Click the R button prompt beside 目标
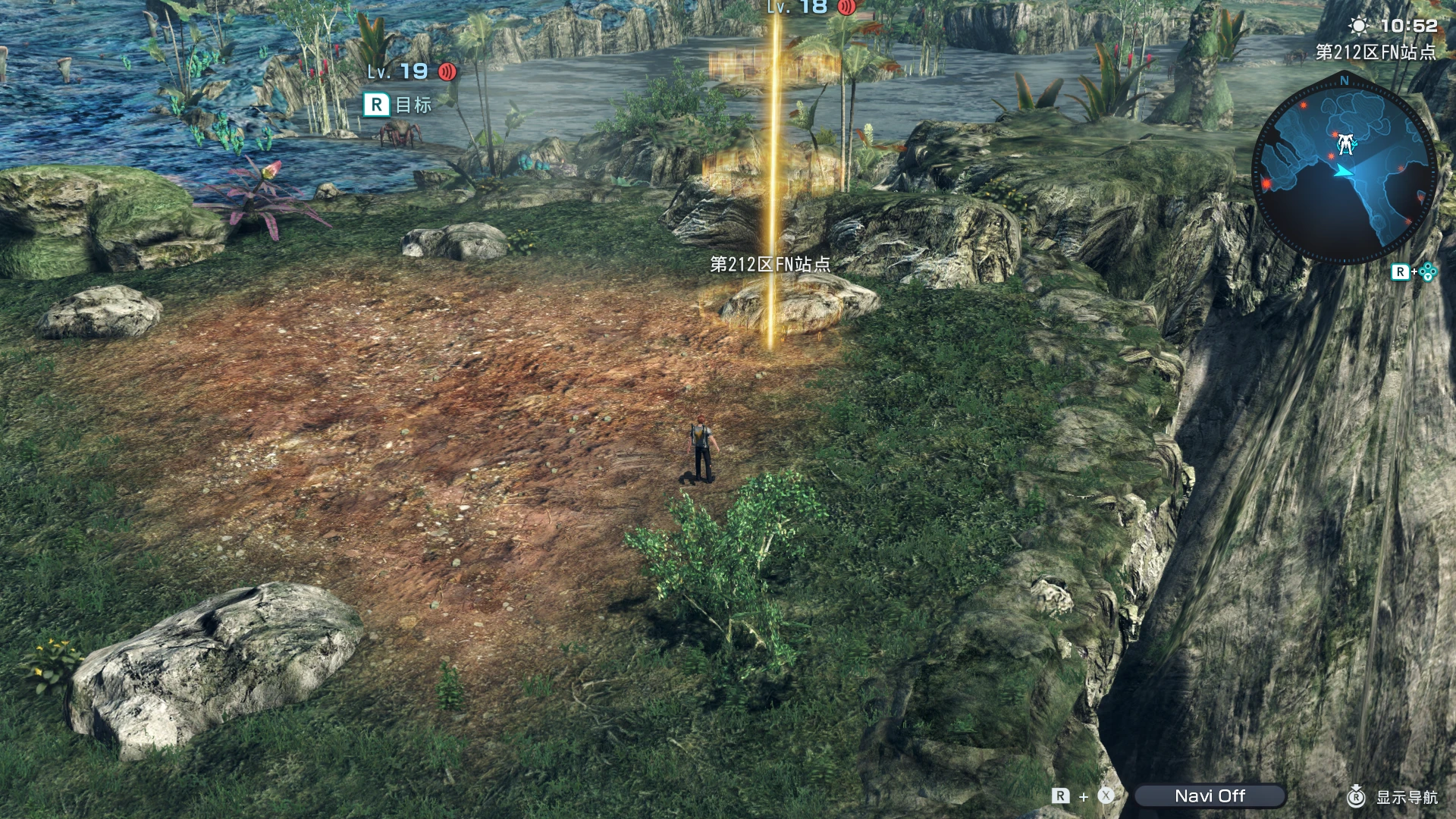The width and height of the screenshot is (1456, 819). [376, 106]
